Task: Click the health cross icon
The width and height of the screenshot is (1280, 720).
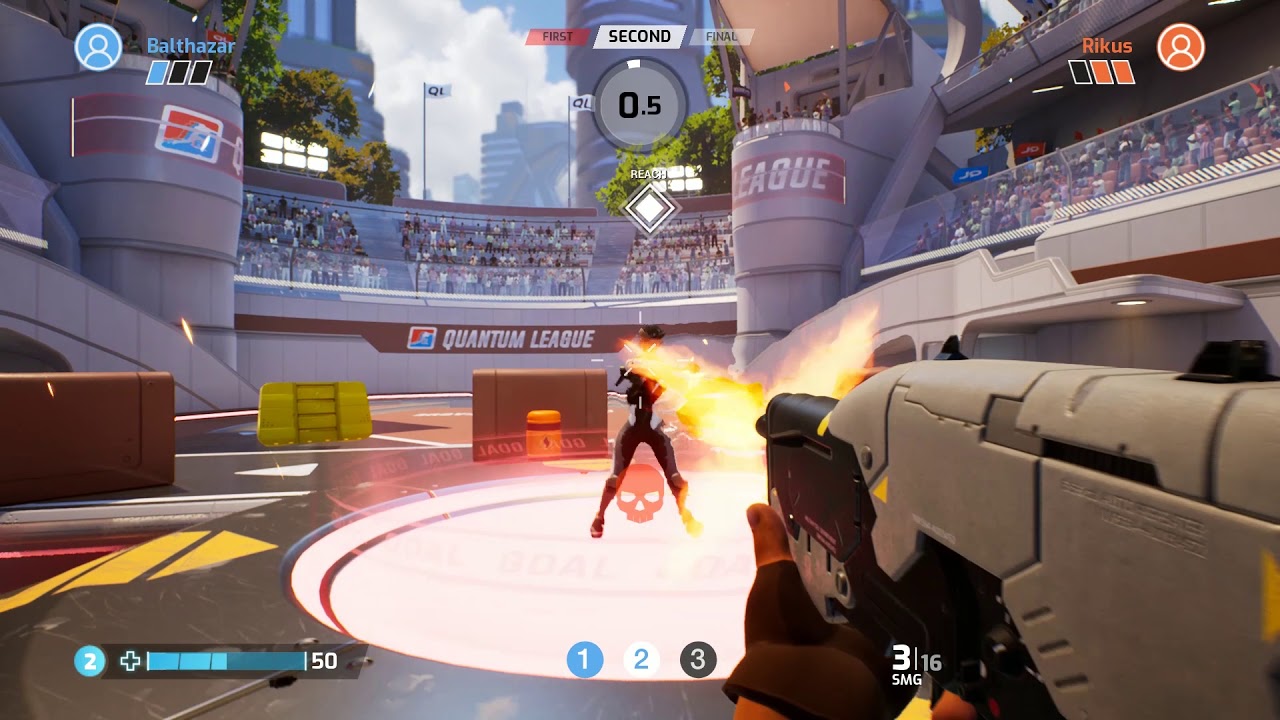Action: 130,661
